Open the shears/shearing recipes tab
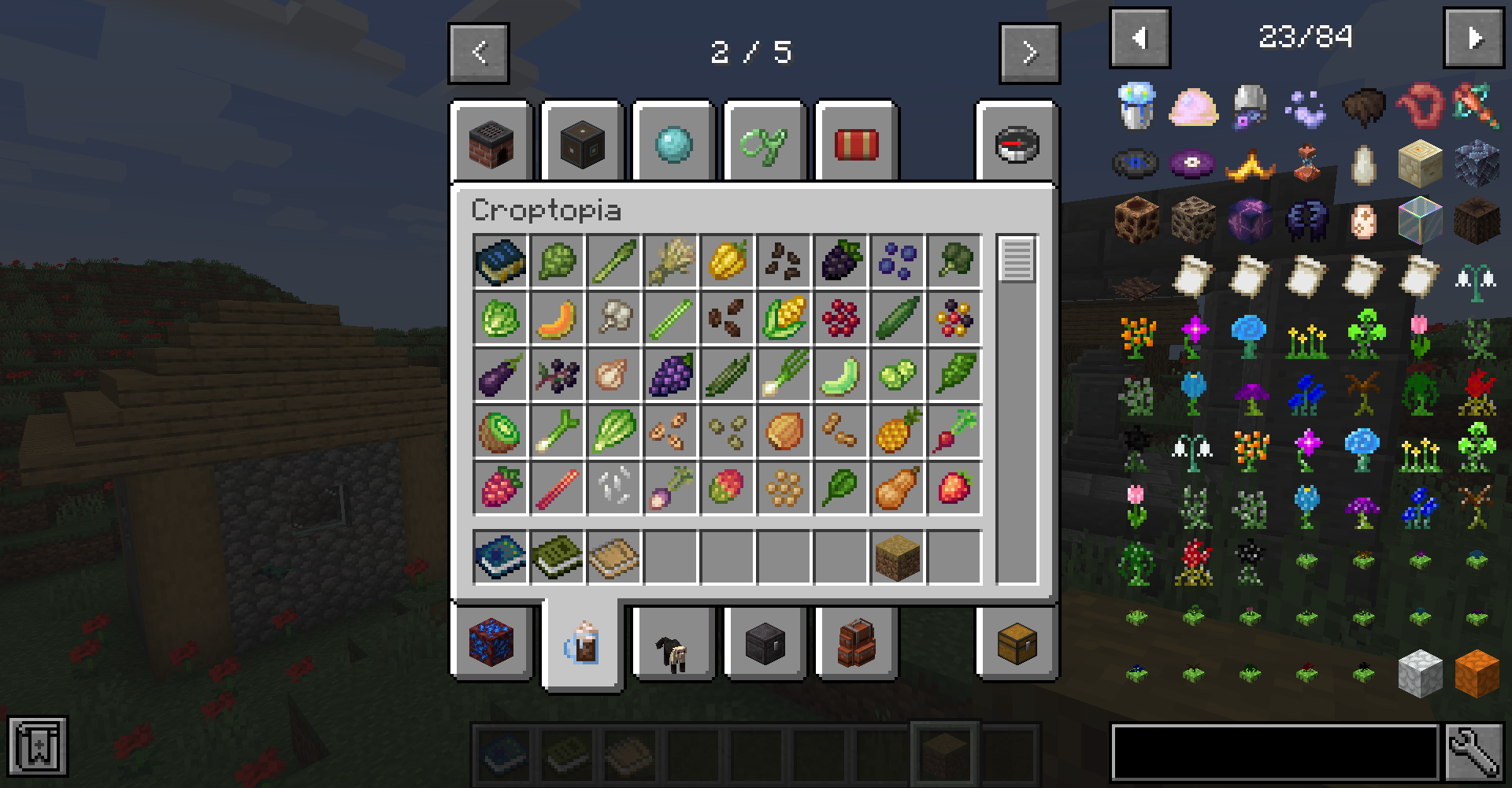 pos(764,143)
